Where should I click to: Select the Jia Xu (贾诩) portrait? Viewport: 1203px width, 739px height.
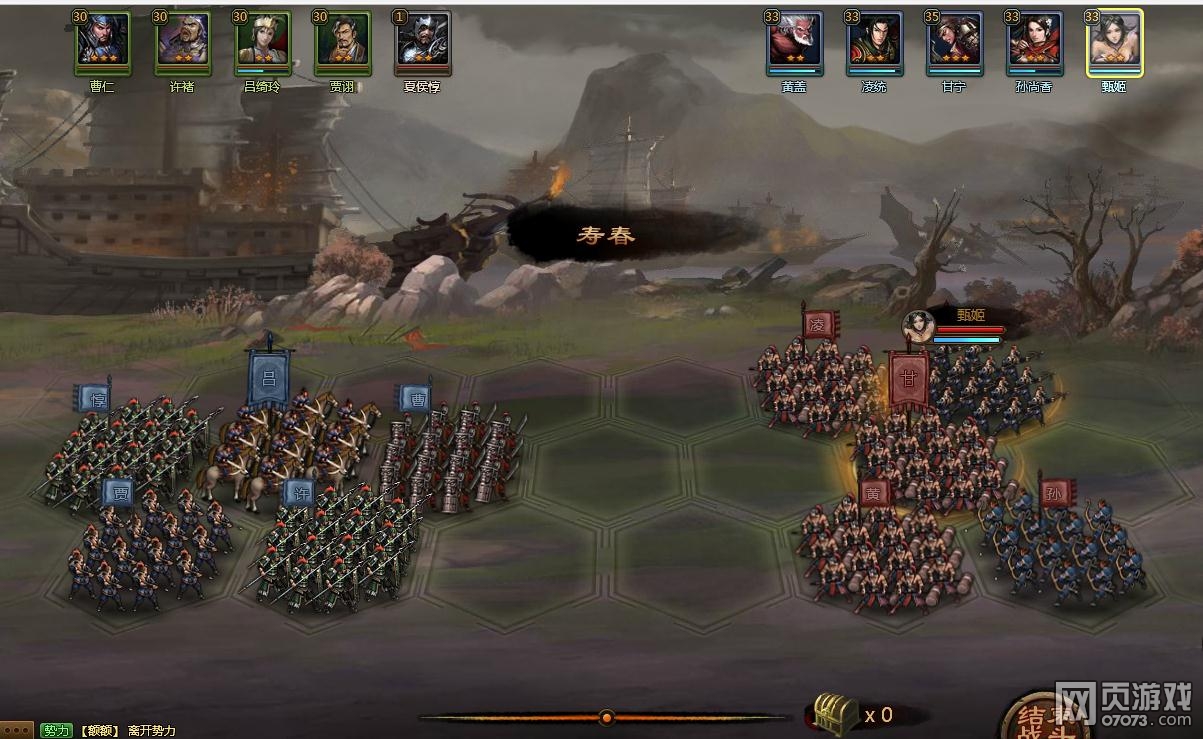click(342, 43)
